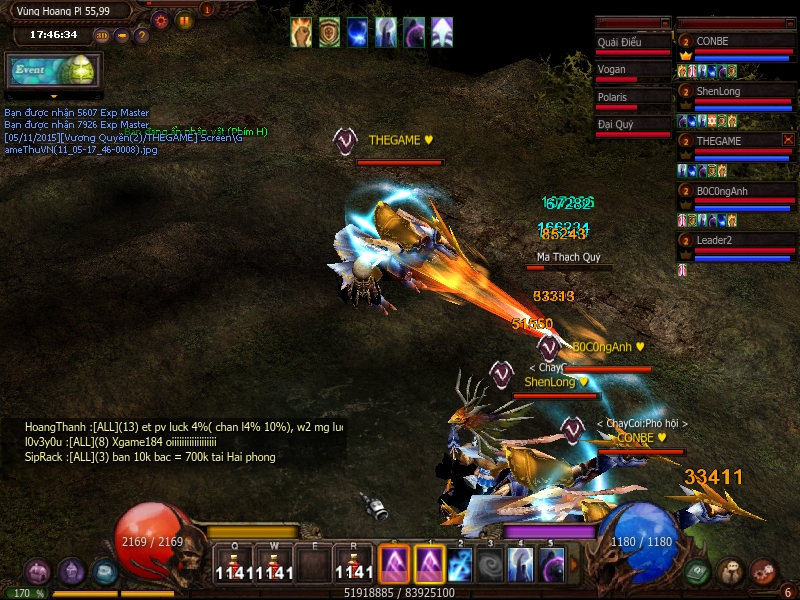800x600 pixels.
Task: Target Quái Điểu in the monster list
Action: 632,43
